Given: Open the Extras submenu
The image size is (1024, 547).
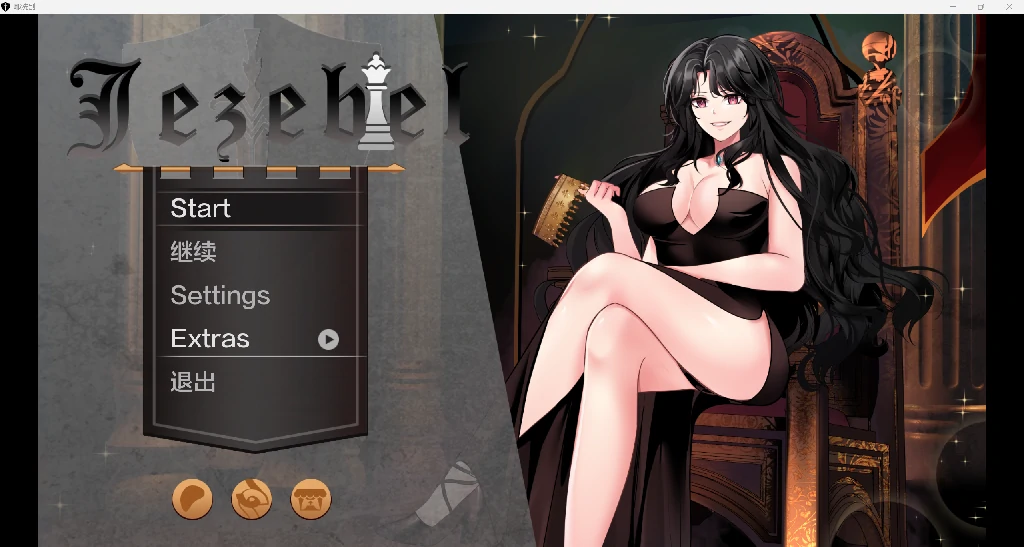Looking at the screenshot, I should (210, 339).
